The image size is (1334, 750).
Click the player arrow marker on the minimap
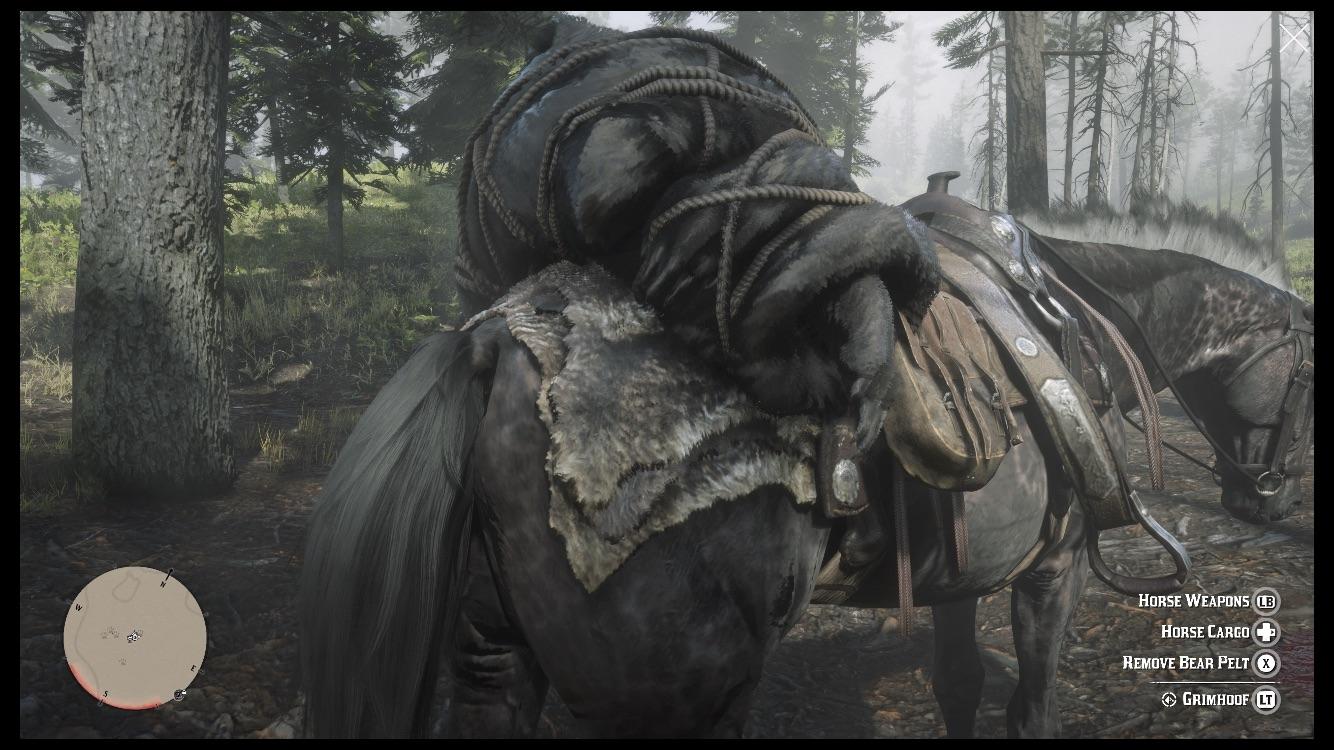(x=133, y=638)
